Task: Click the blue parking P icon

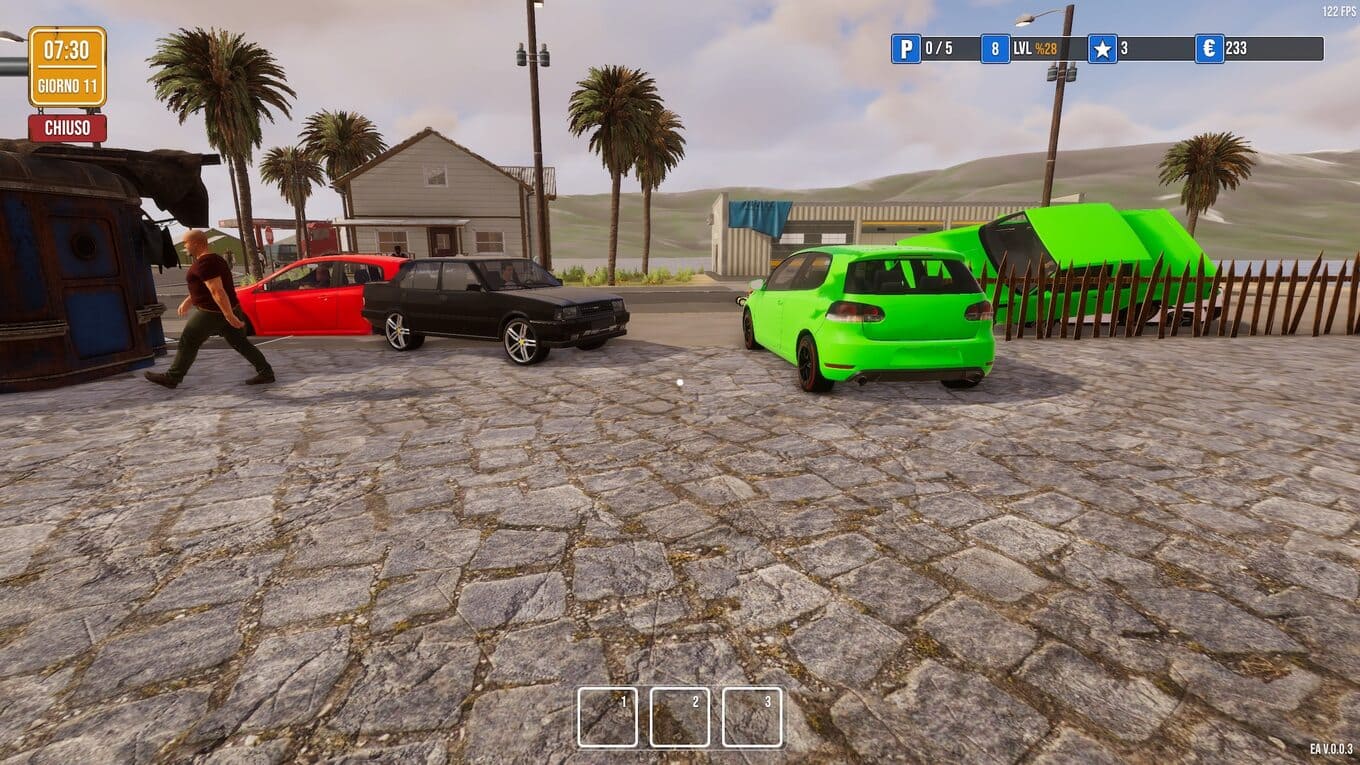Action: coord(906,49)
